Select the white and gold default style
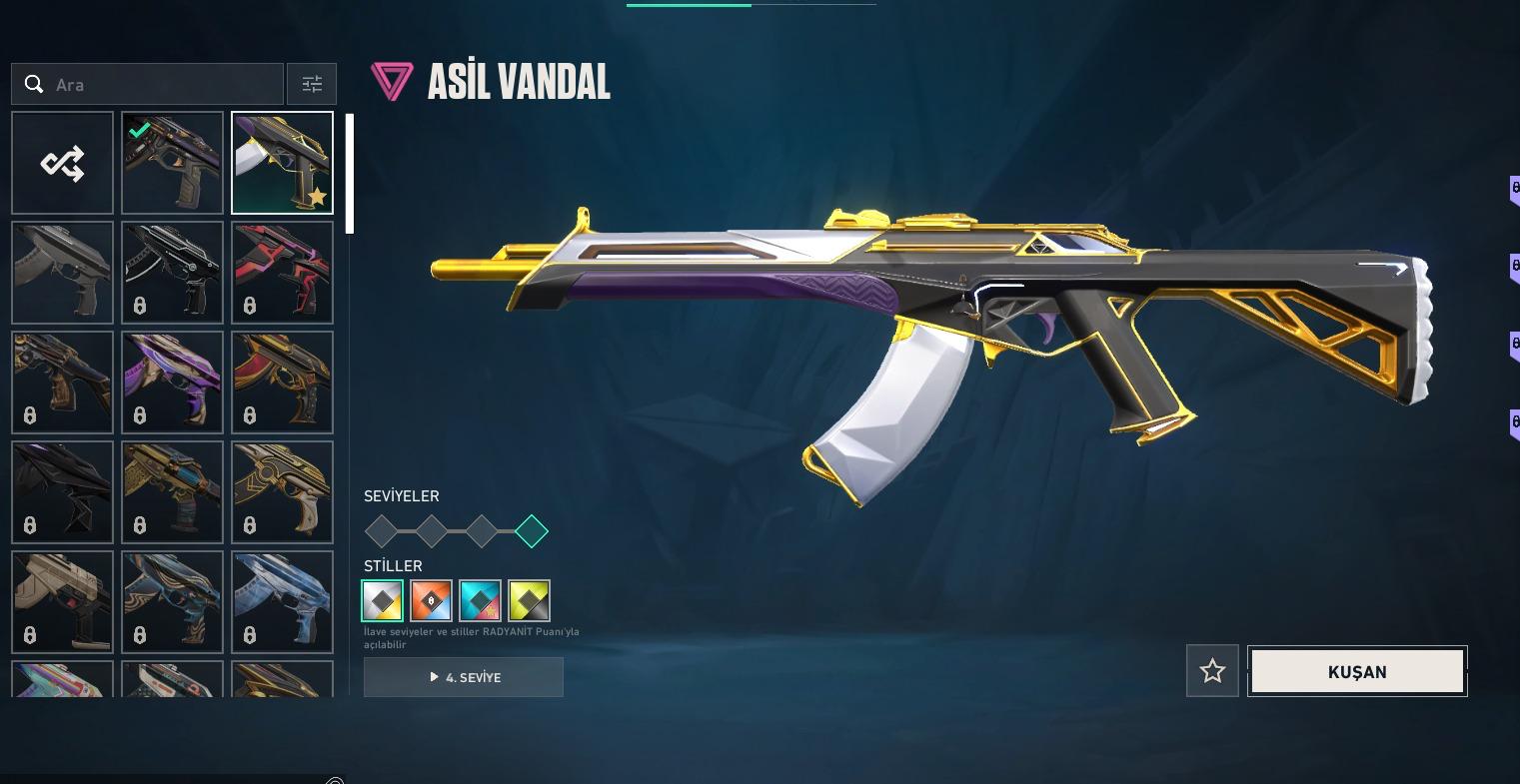The image size is (1520, 784). (383, 600)
